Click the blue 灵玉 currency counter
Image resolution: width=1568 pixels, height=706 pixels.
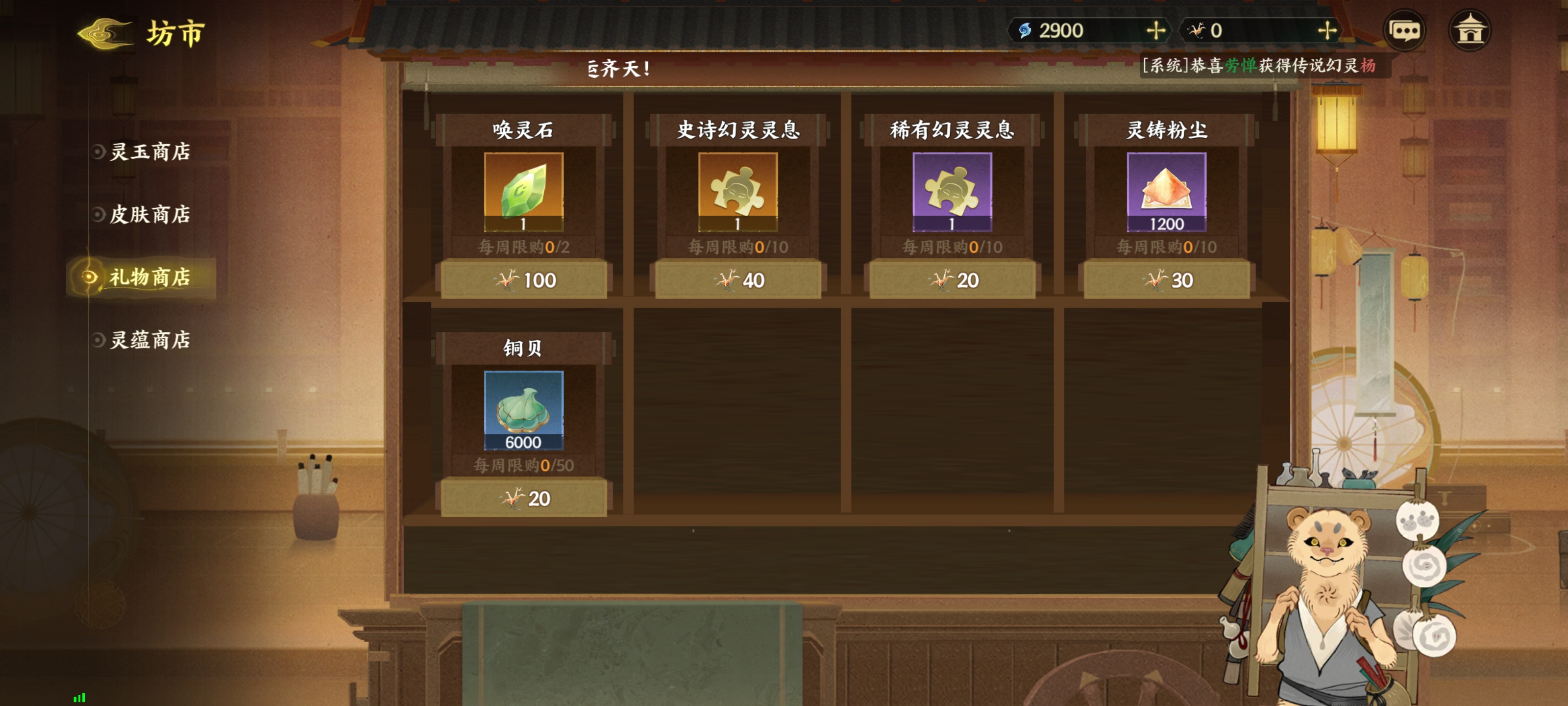pyautogui.click(x=1056, y=30)
